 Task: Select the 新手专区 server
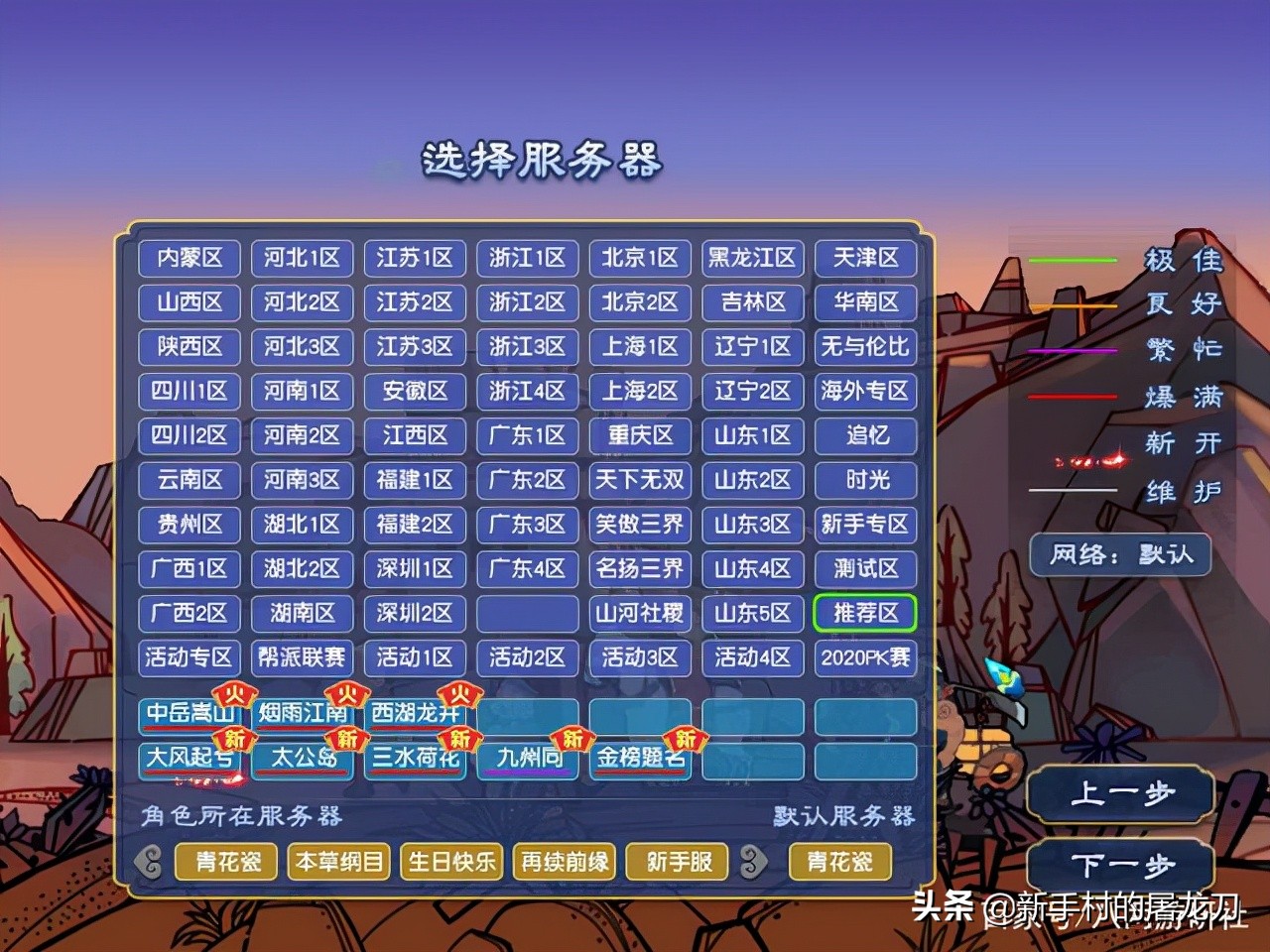[x=865, y=525]
